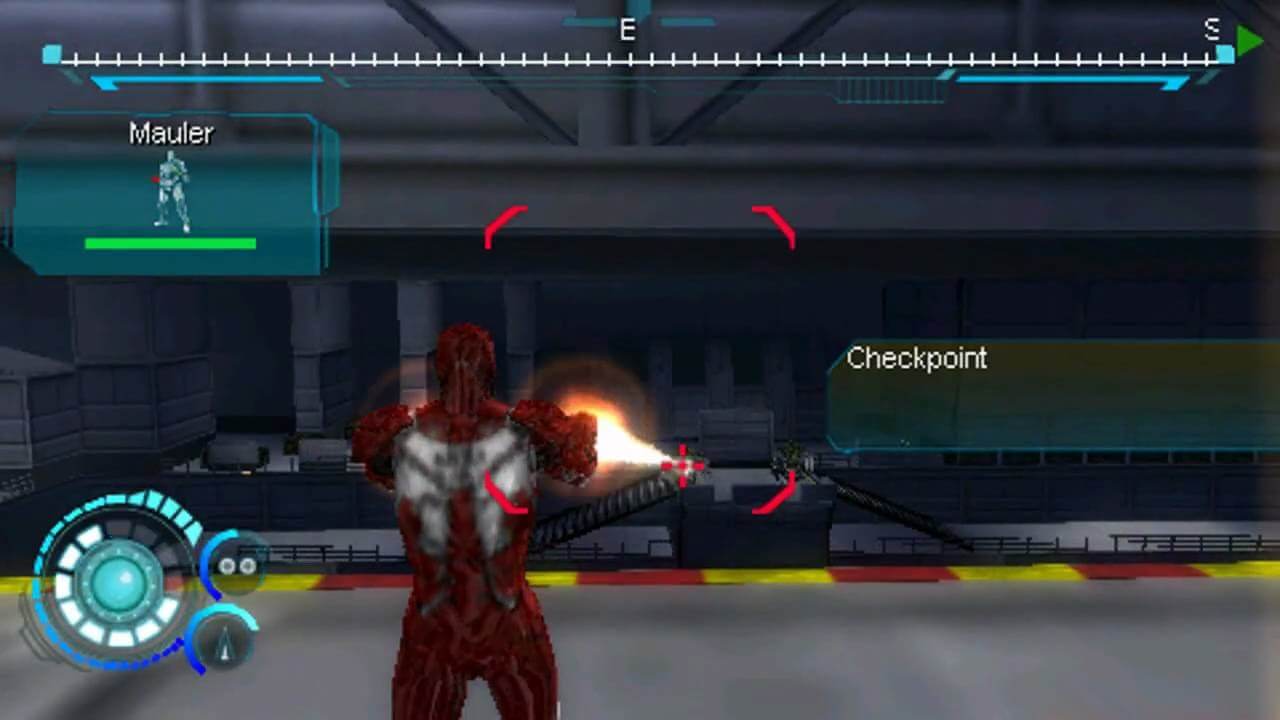Click the green arrow on the compass
Screen dimensions: 1280x720
[1247, 41]
